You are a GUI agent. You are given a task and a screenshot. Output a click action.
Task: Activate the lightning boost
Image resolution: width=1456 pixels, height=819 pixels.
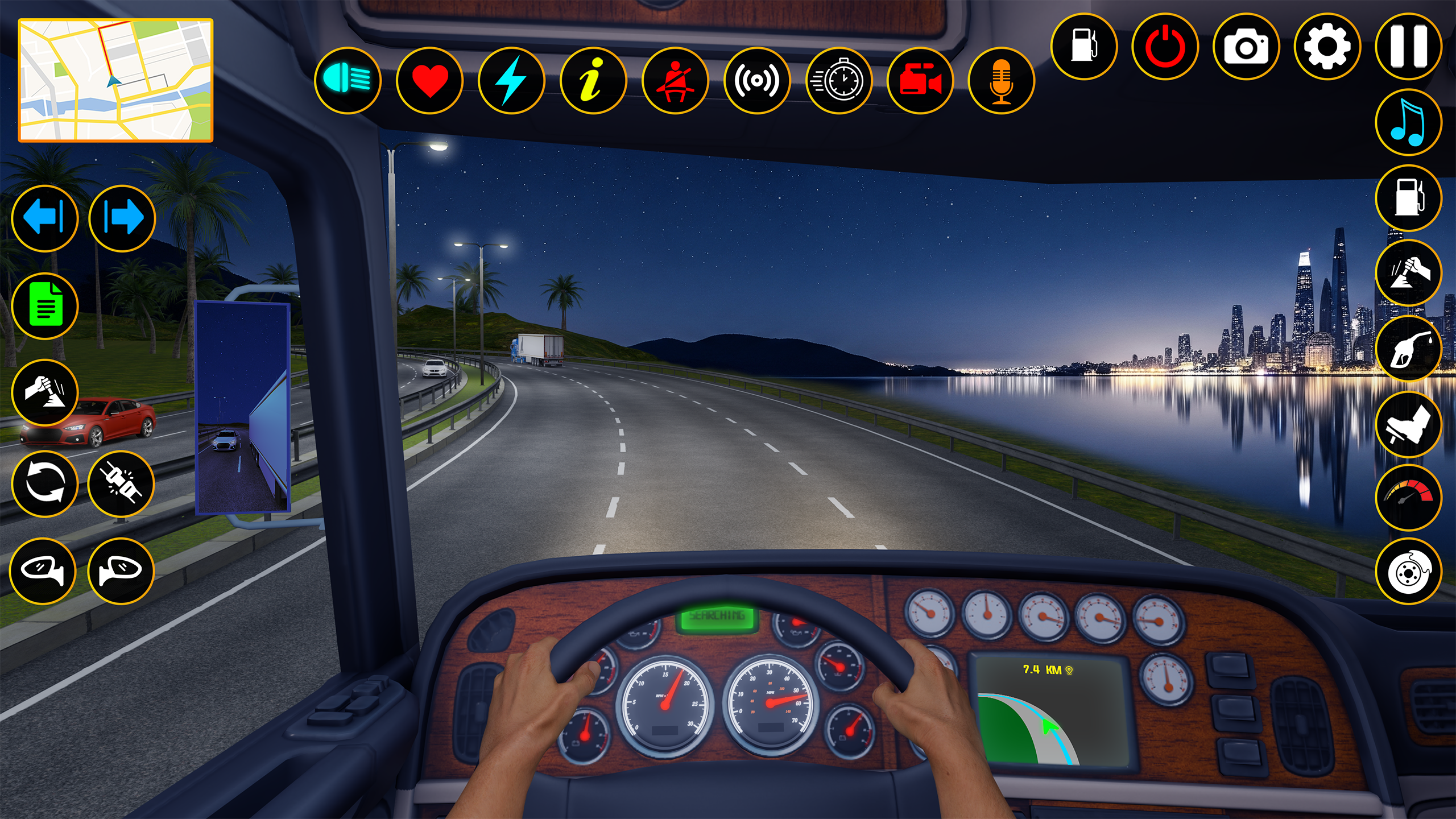click(x=512, y=80)
